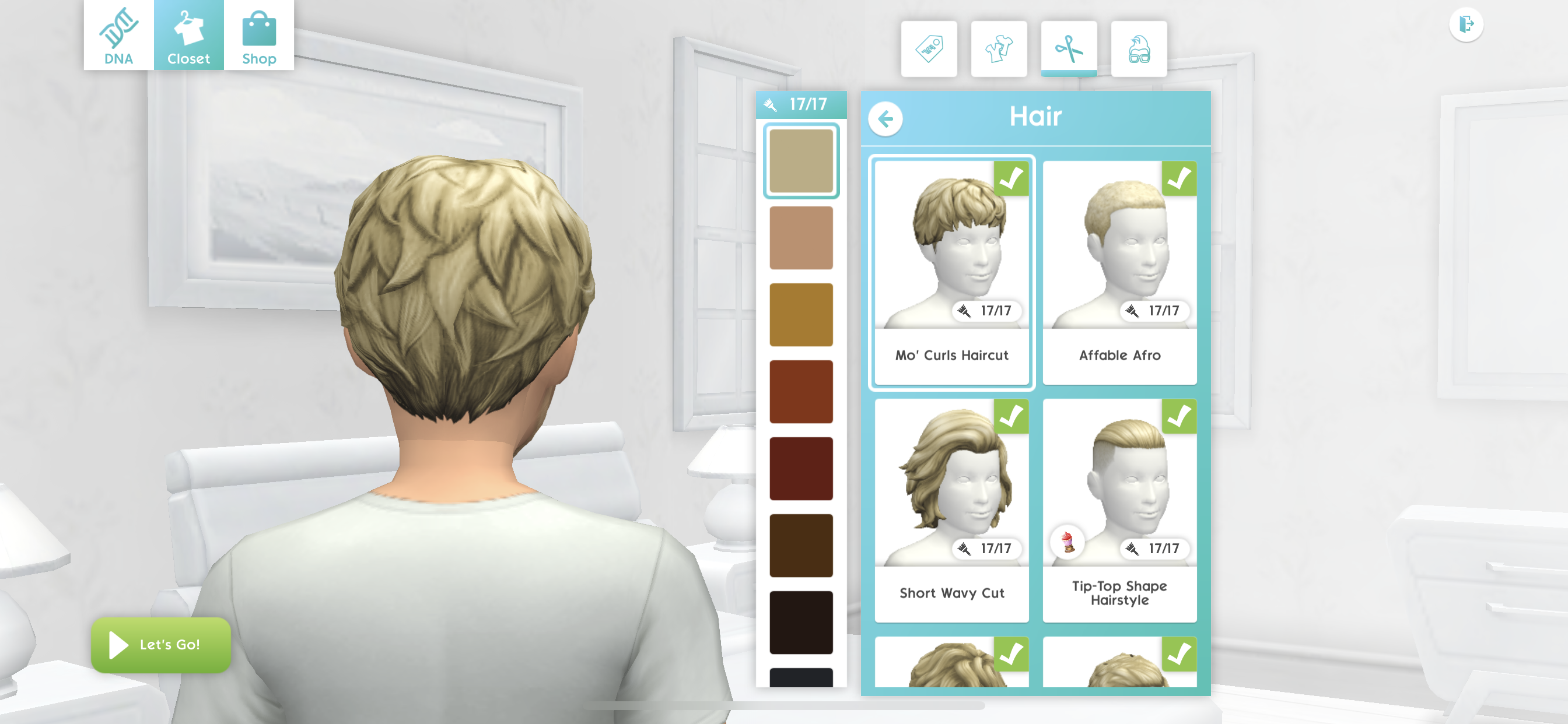This screenshot has height=724, width=1568.
Task: Click the exit door icon
Action: tap(1466, 24)
